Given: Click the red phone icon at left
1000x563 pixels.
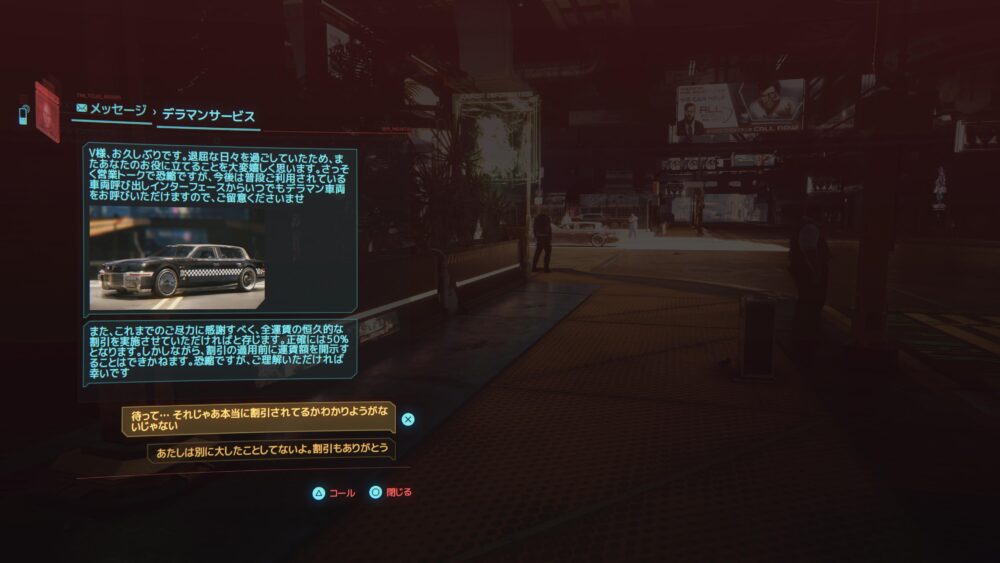Looking at the screenshot, I should point(46,112).
